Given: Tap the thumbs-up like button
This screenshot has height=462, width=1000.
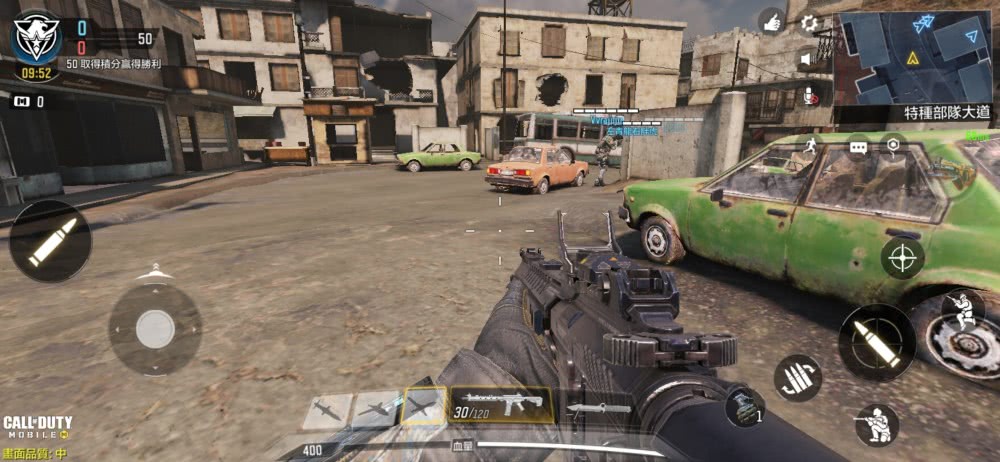Looking at the screenshot, I should point(771,22).
